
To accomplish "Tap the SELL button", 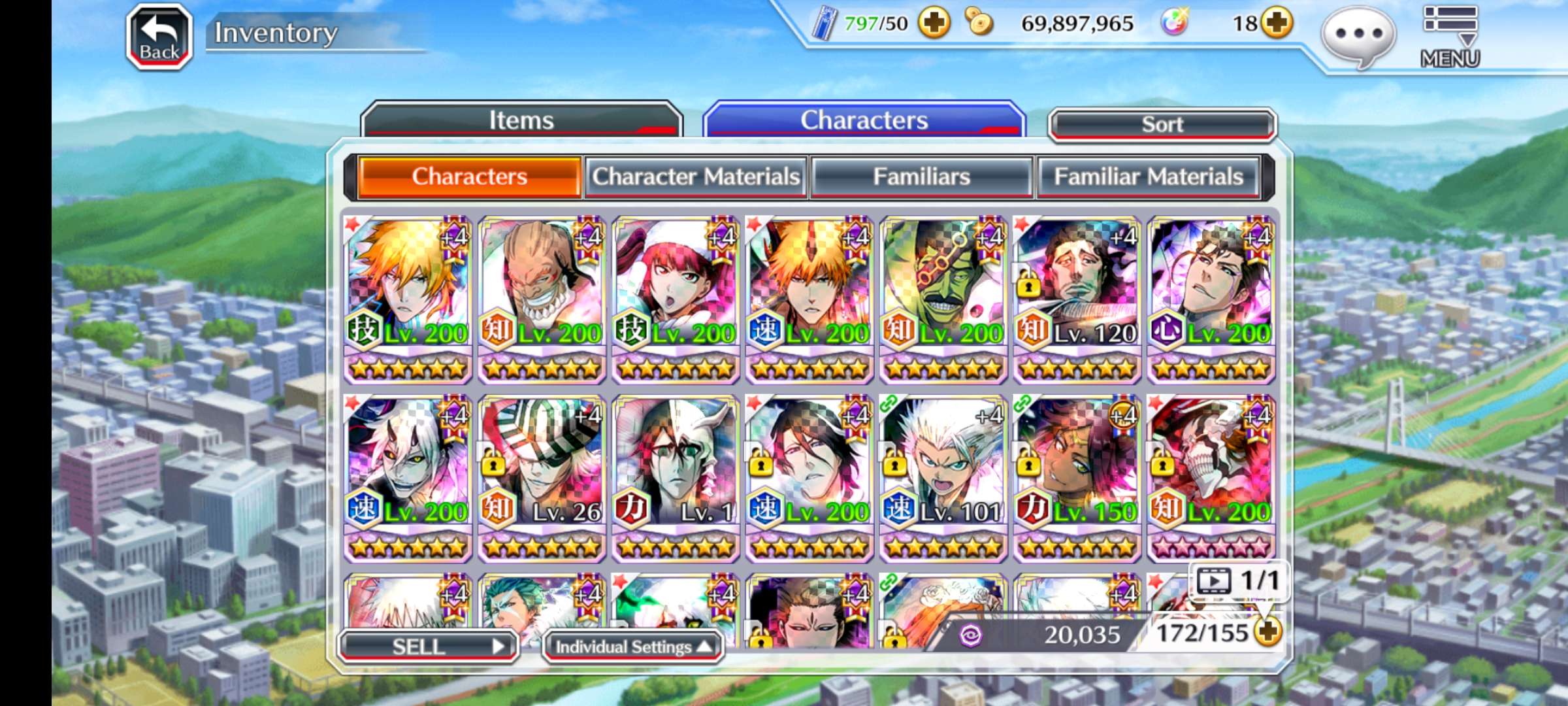I will point(429,647).
